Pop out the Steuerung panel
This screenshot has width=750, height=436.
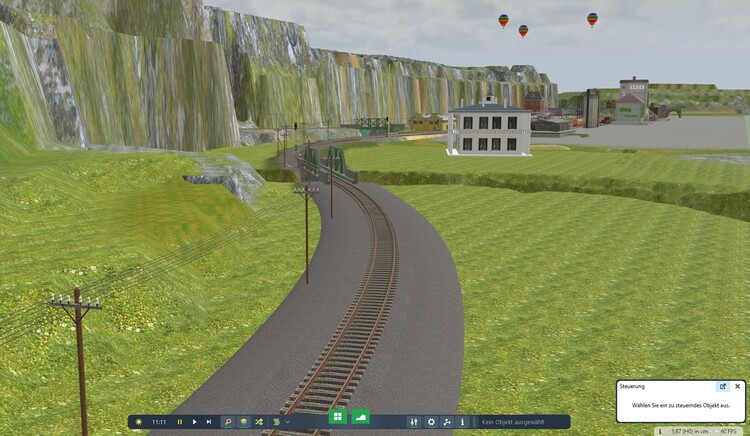(x=723, y=386)
